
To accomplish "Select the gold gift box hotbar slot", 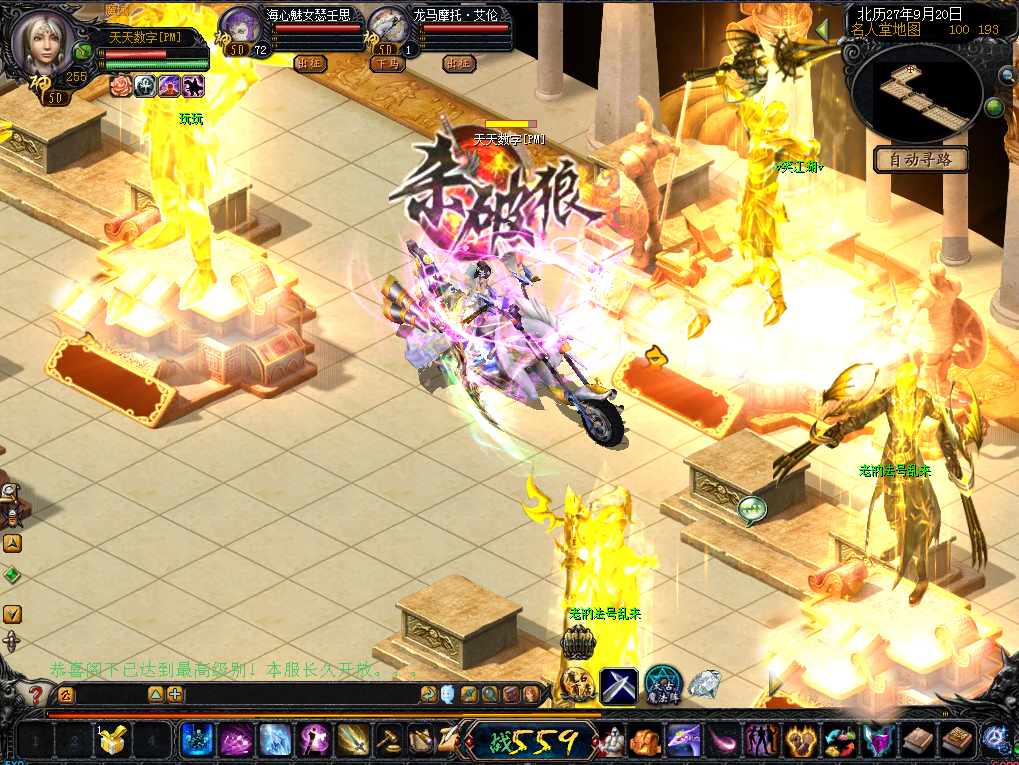I will coord(112,741).
